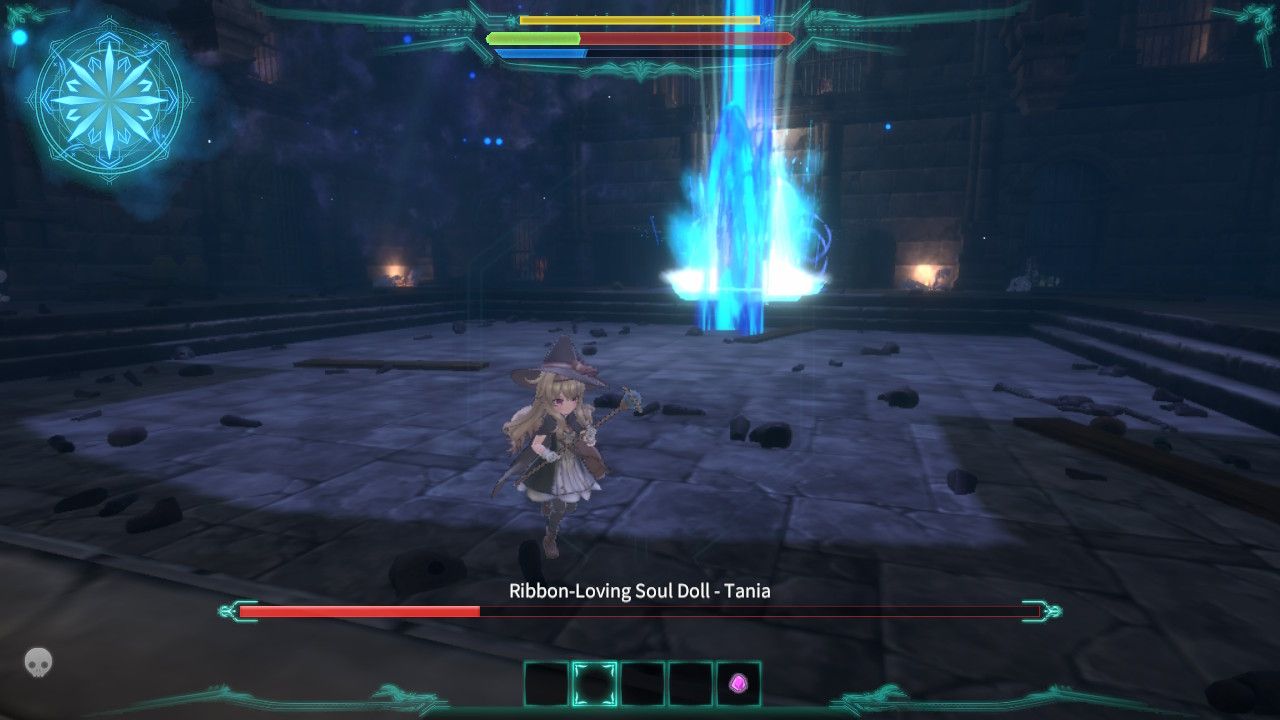Click the small blue bar under the health gauge
This screenshot has height=720, width=1280.
click(x=540, y=52)
